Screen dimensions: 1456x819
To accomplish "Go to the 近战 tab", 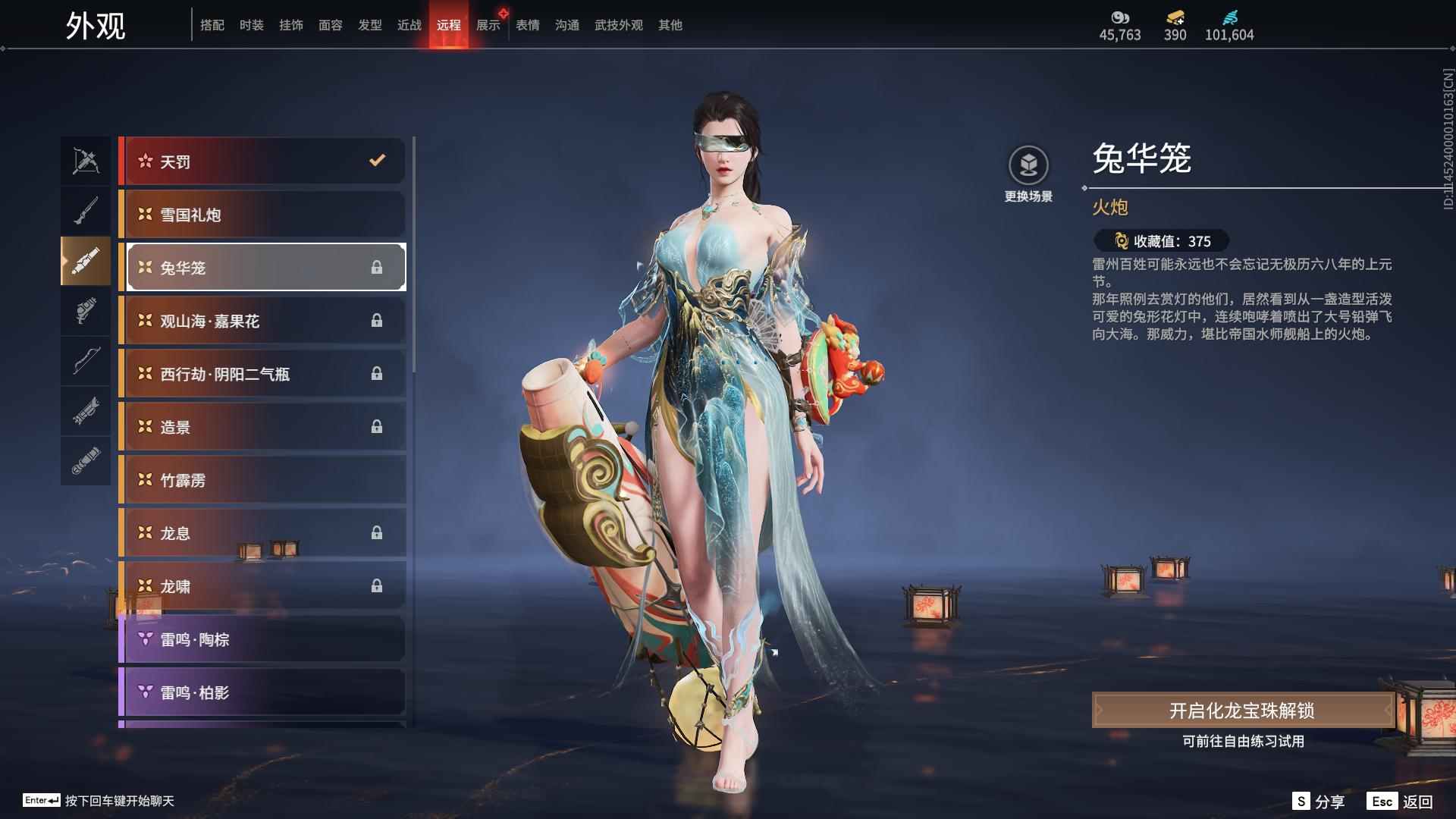I will pyautogui.click(x=409, y=25).
